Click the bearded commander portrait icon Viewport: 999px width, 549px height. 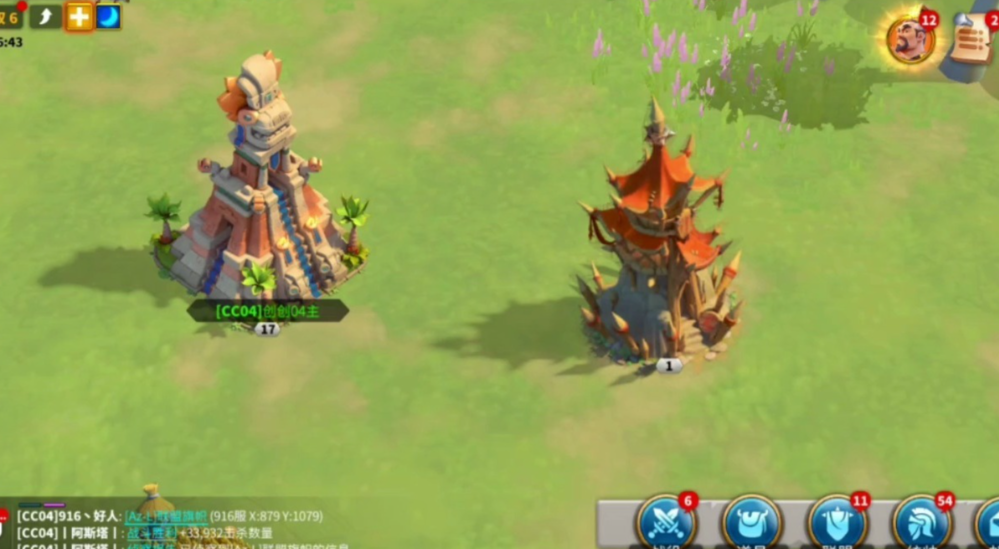tap(910, 41)
